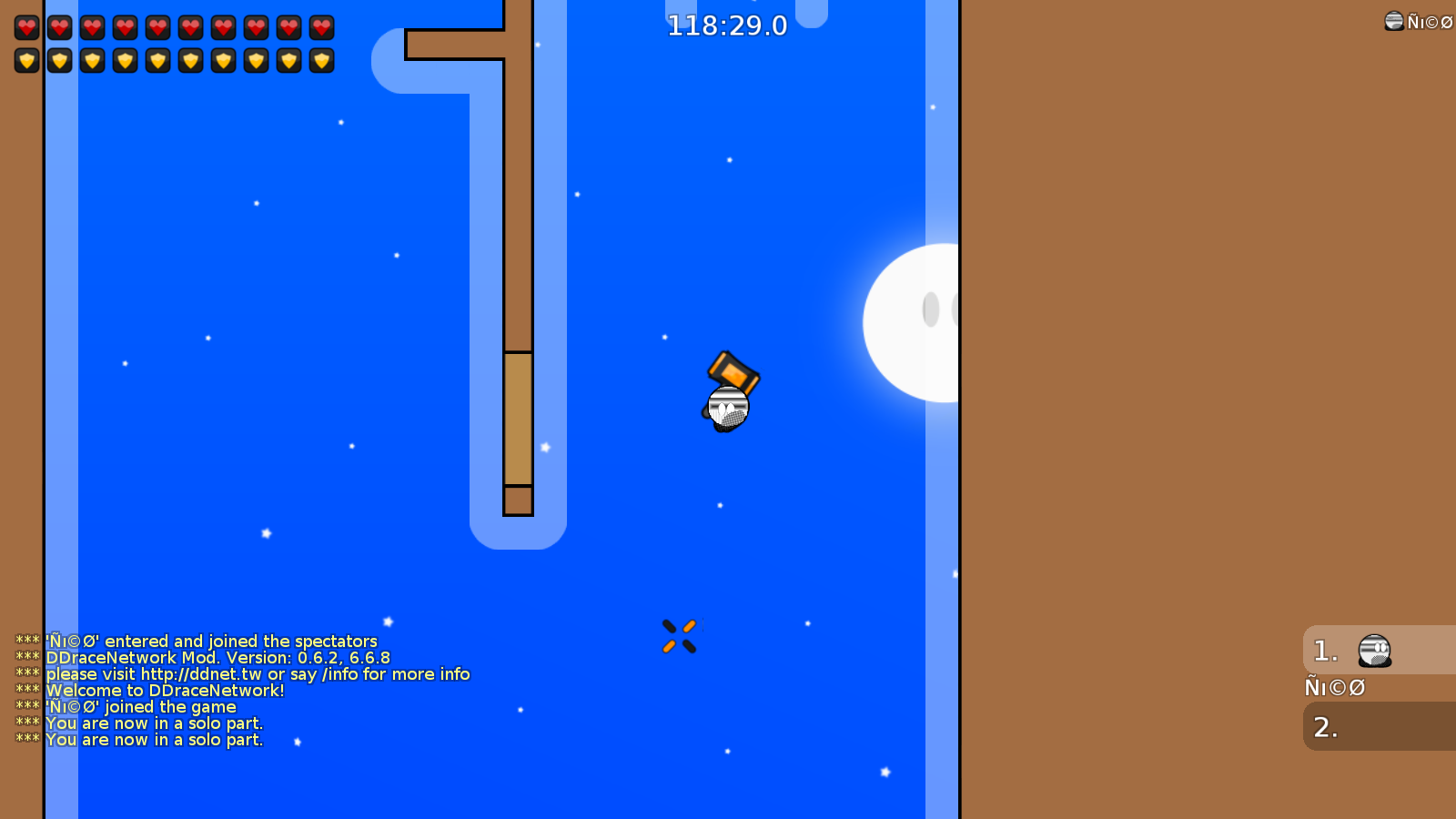The width and height of the screenshot is (1456, 819).
Task: Click the 'Ñı©Ø' label beside the spectator icon
Action: point(1427,21)
